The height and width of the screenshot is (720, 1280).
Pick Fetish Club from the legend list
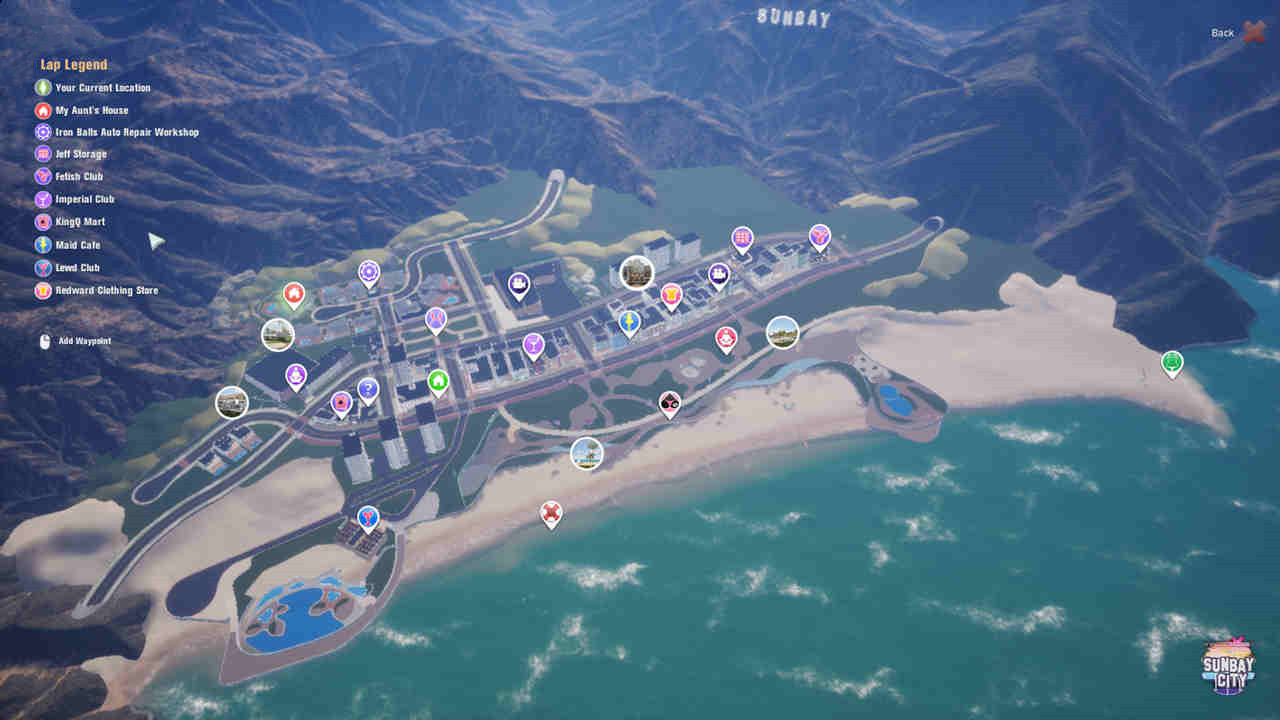(x=79, y=176)
